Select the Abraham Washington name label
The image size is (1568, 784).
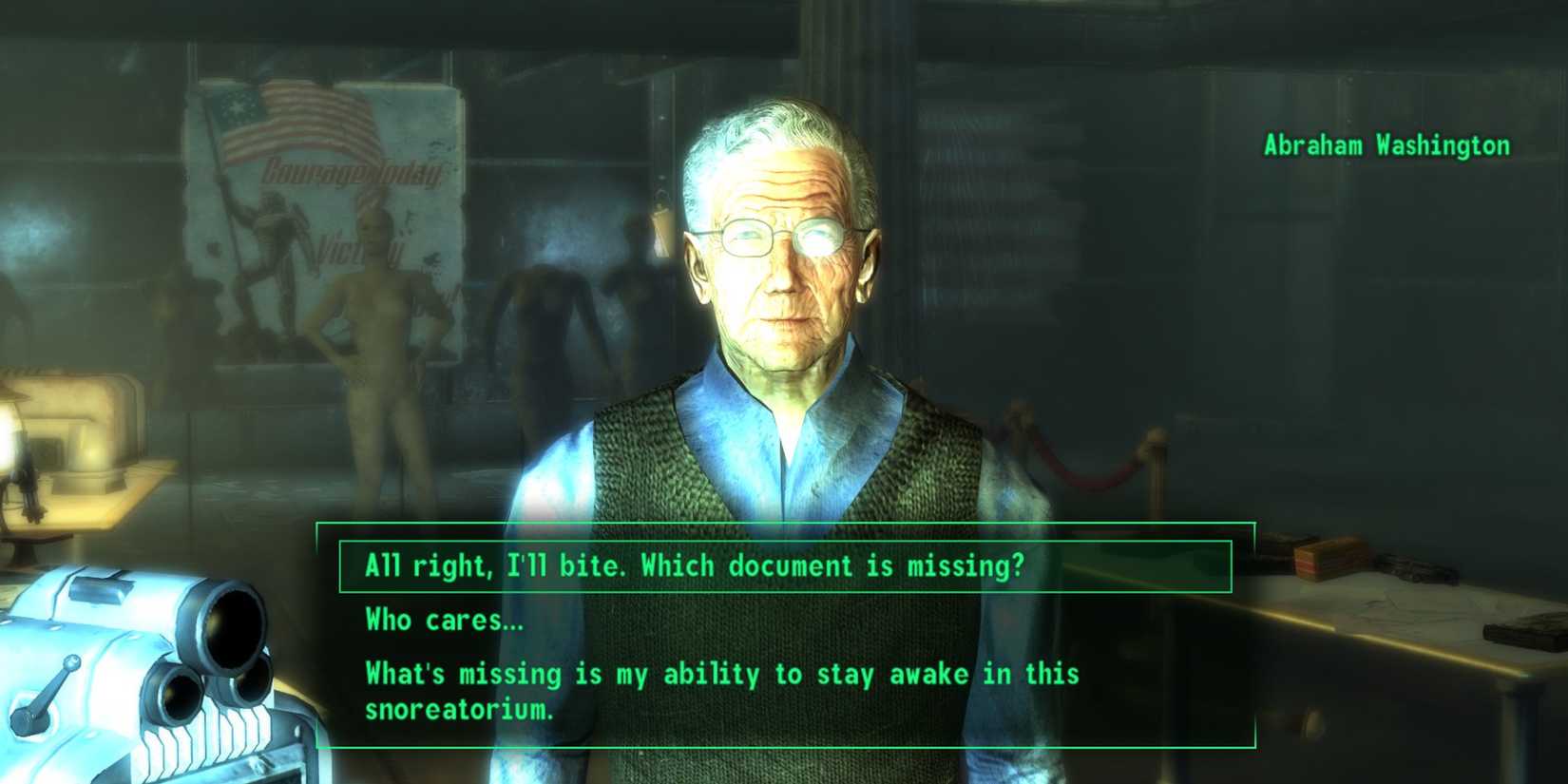pyautogui.click(x=1386, y=144)
